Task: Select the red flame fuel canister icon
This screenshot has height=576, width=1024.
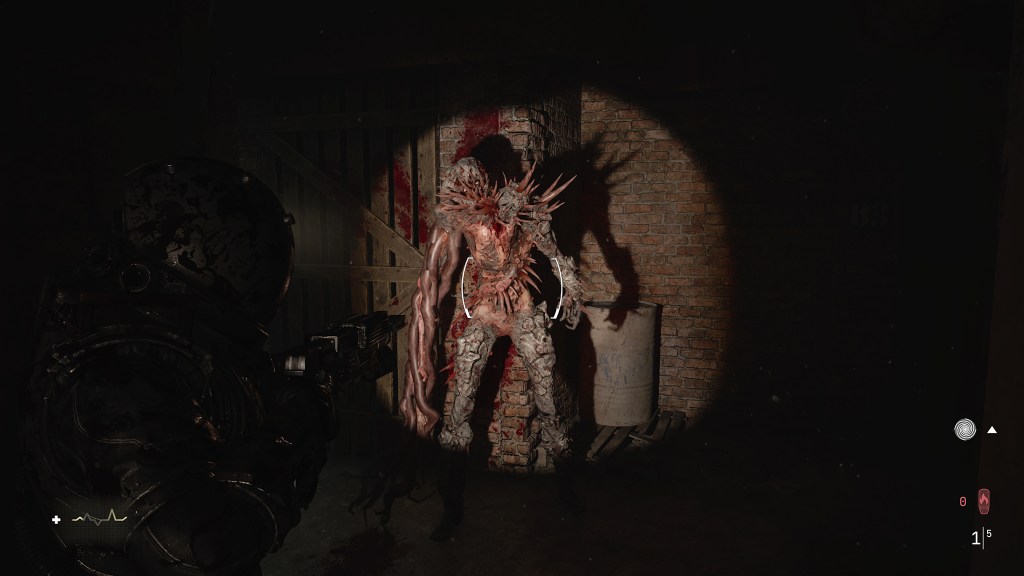Action: [x=984, y=500]
